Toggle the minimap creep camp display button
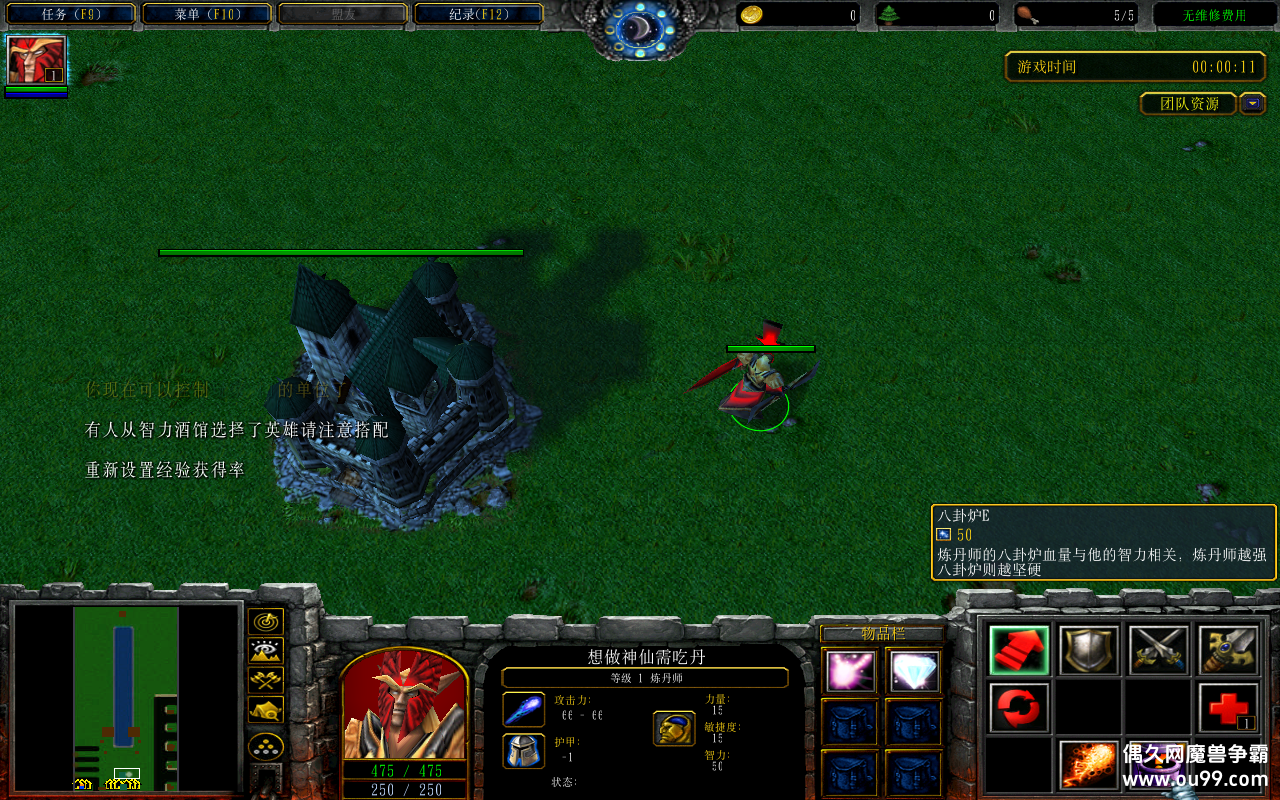This screenshot has width=1280, height=800. click(x=265, y=710)
